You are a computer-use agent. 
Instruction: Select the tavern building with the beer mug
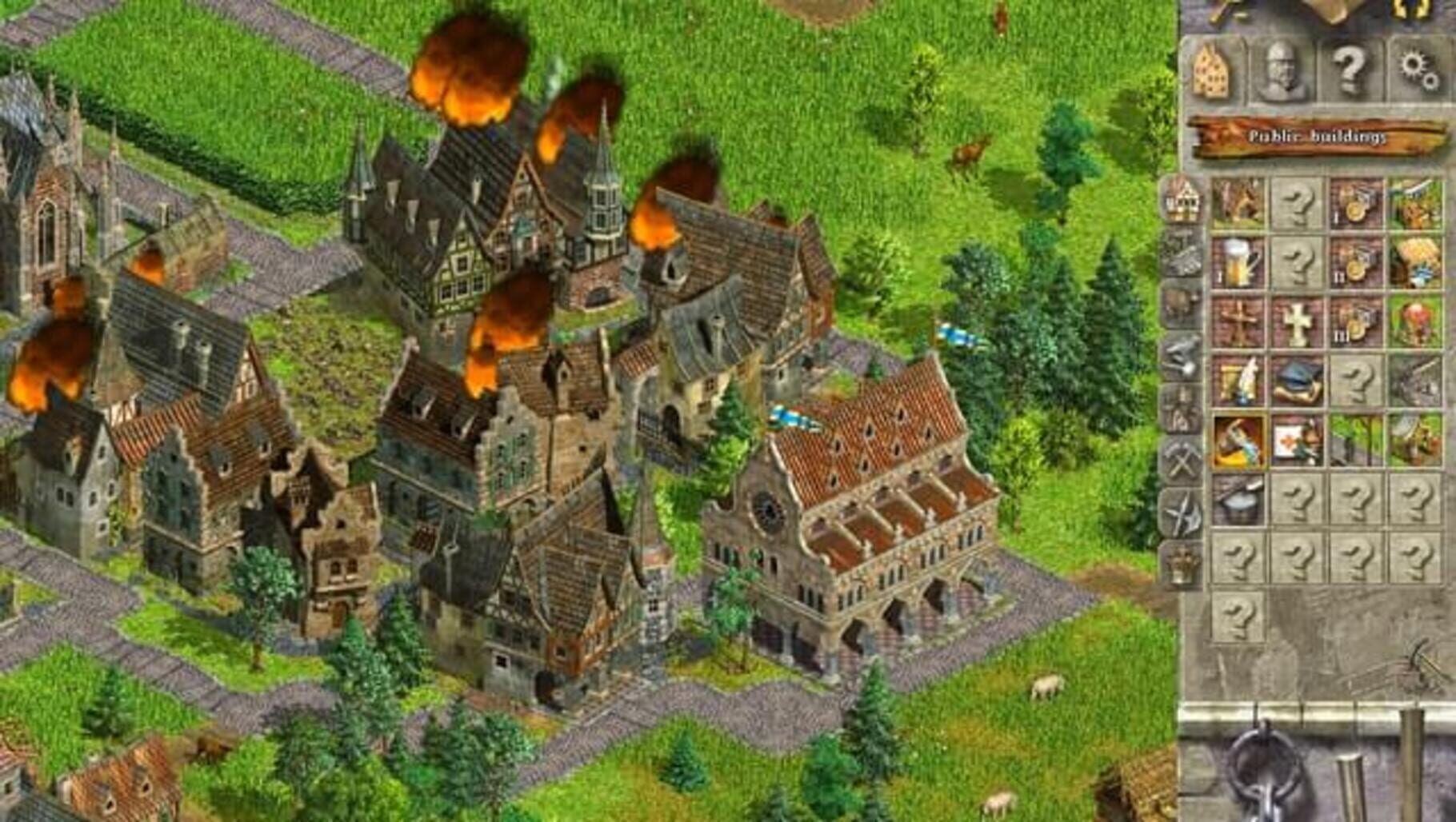click(1238, 263)
